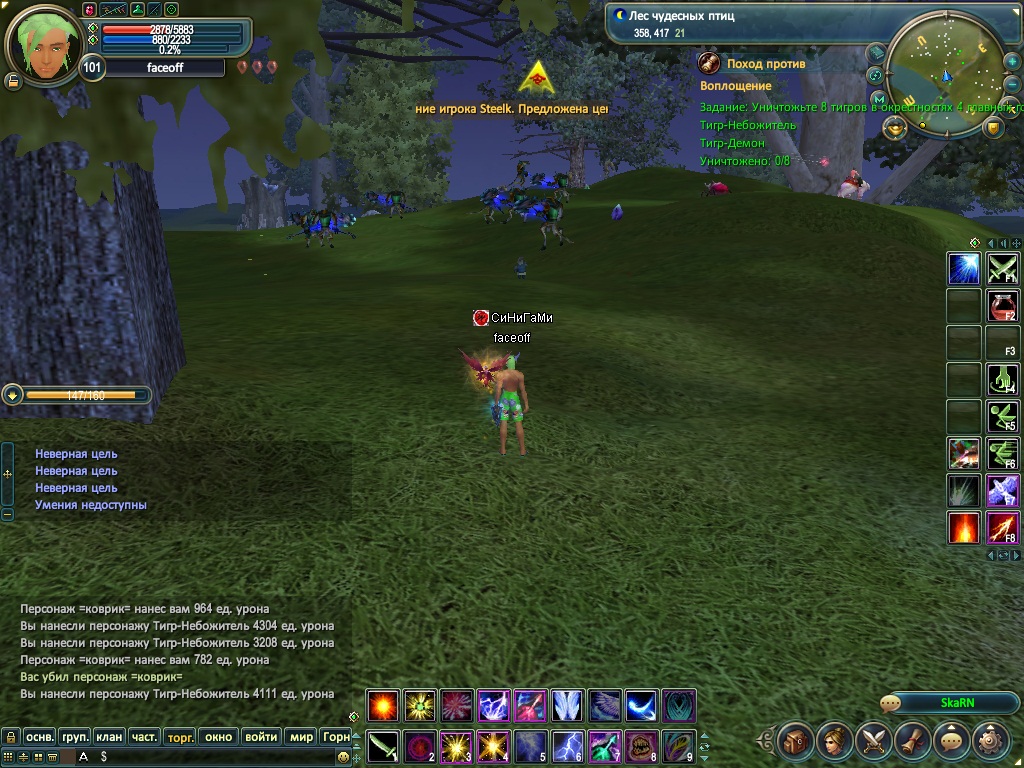Open the smiley emoticon picker
This screenshot has height=768, width=1024.
pos(344,757)
